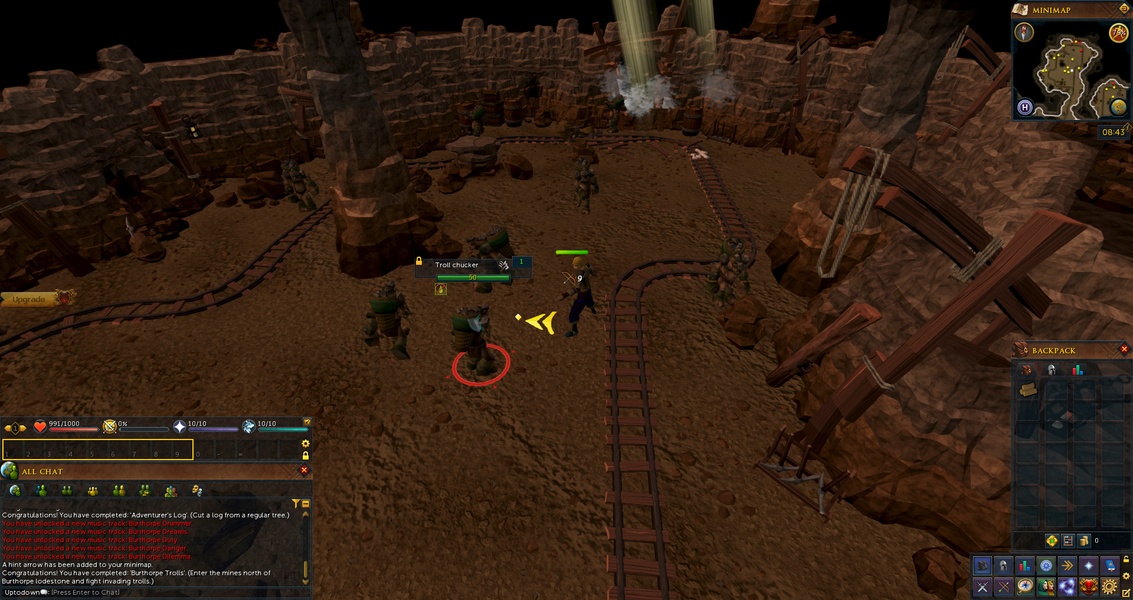Open the blue book ribbon icon
Screen dimensions: 1133x600
pyautogui.click(x=1109, y=566)
